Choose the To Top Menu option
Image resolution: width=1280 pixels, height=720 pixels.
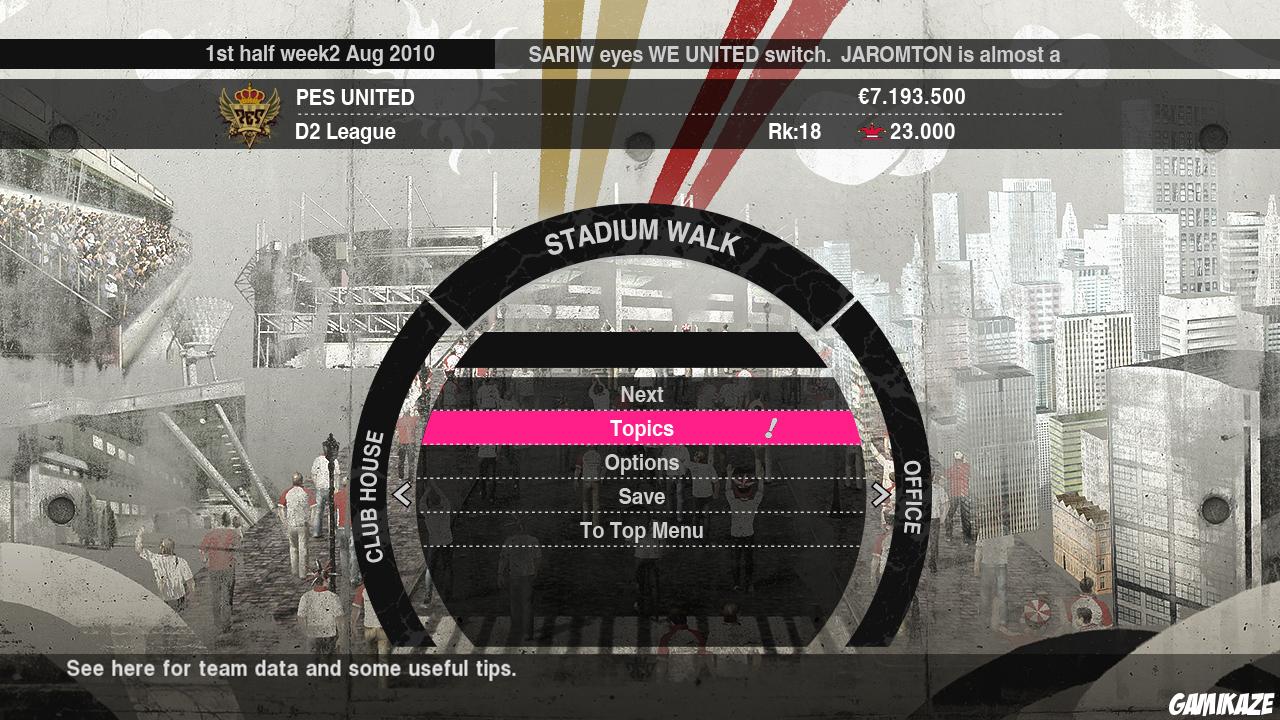point(642,531)
